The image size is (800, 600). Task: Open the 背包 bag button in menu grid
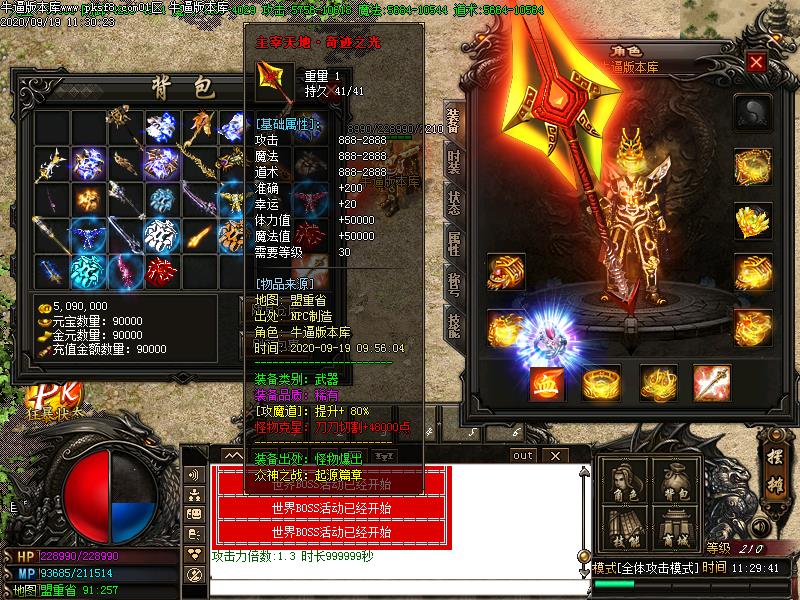pos(676,479)
